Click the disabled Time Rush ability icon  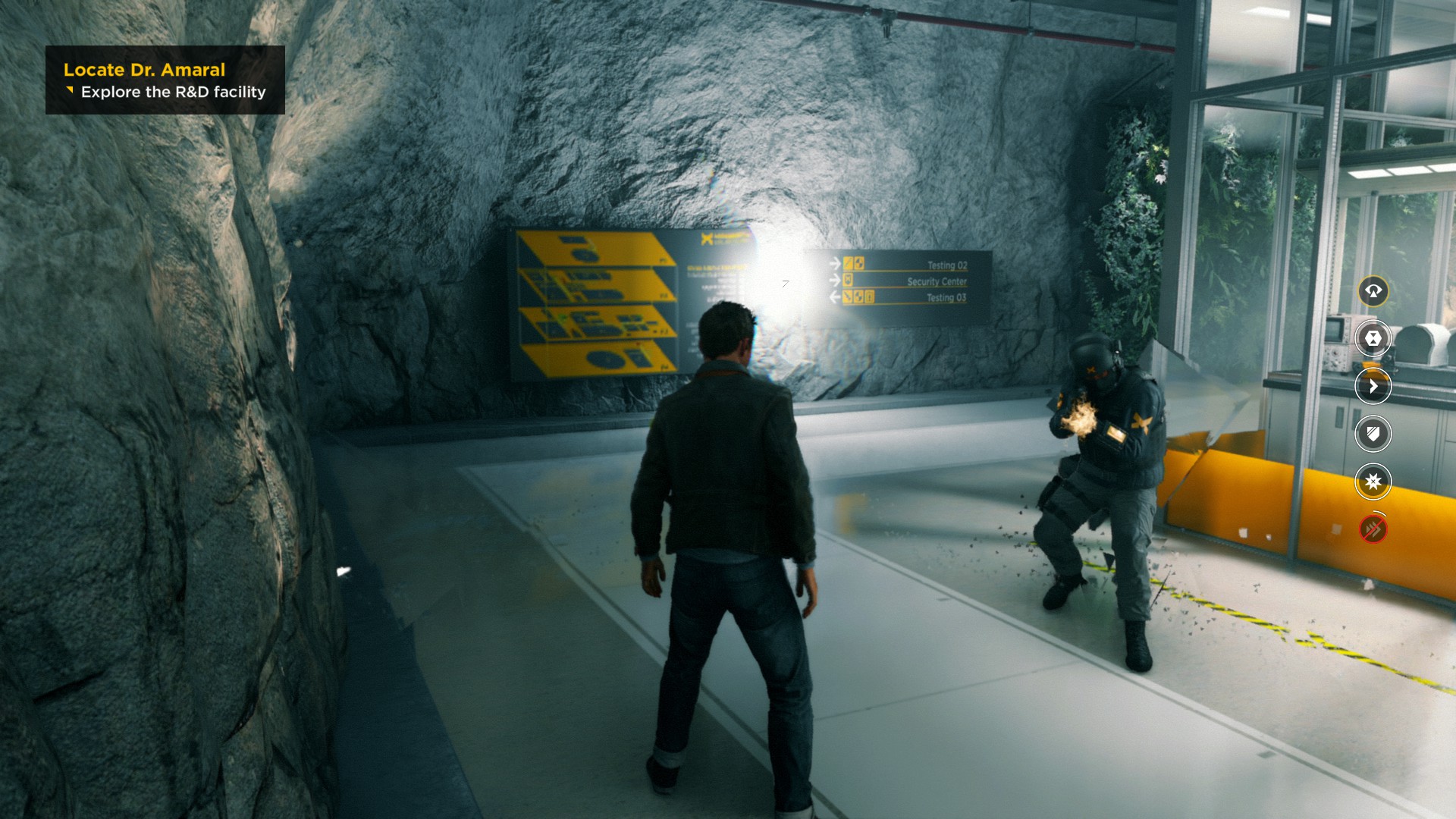(1373, 529)
